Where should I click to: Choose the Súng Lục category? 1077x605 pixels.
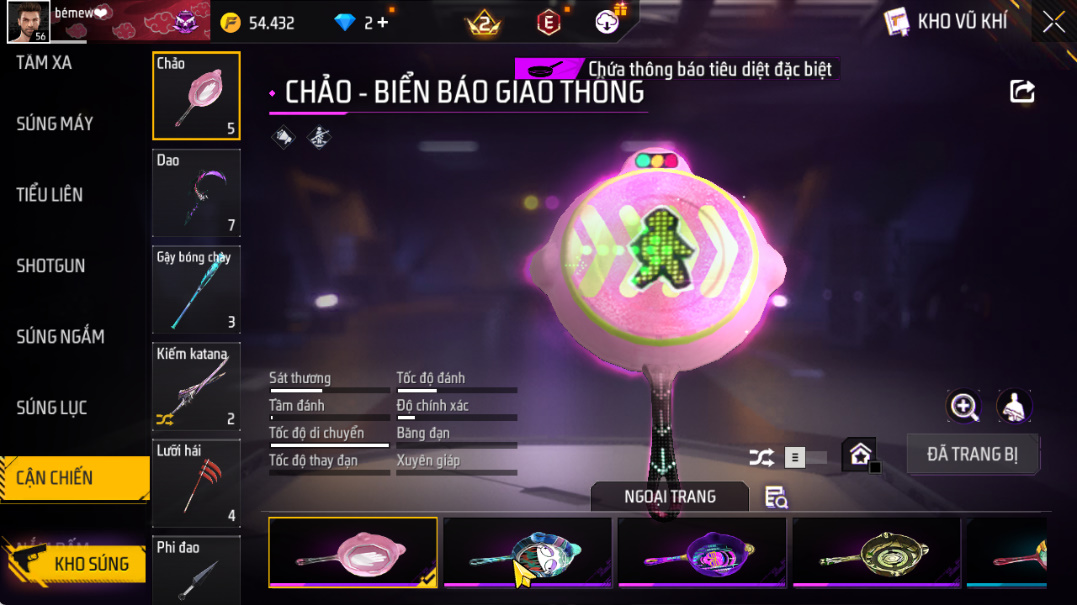[52, 408]
